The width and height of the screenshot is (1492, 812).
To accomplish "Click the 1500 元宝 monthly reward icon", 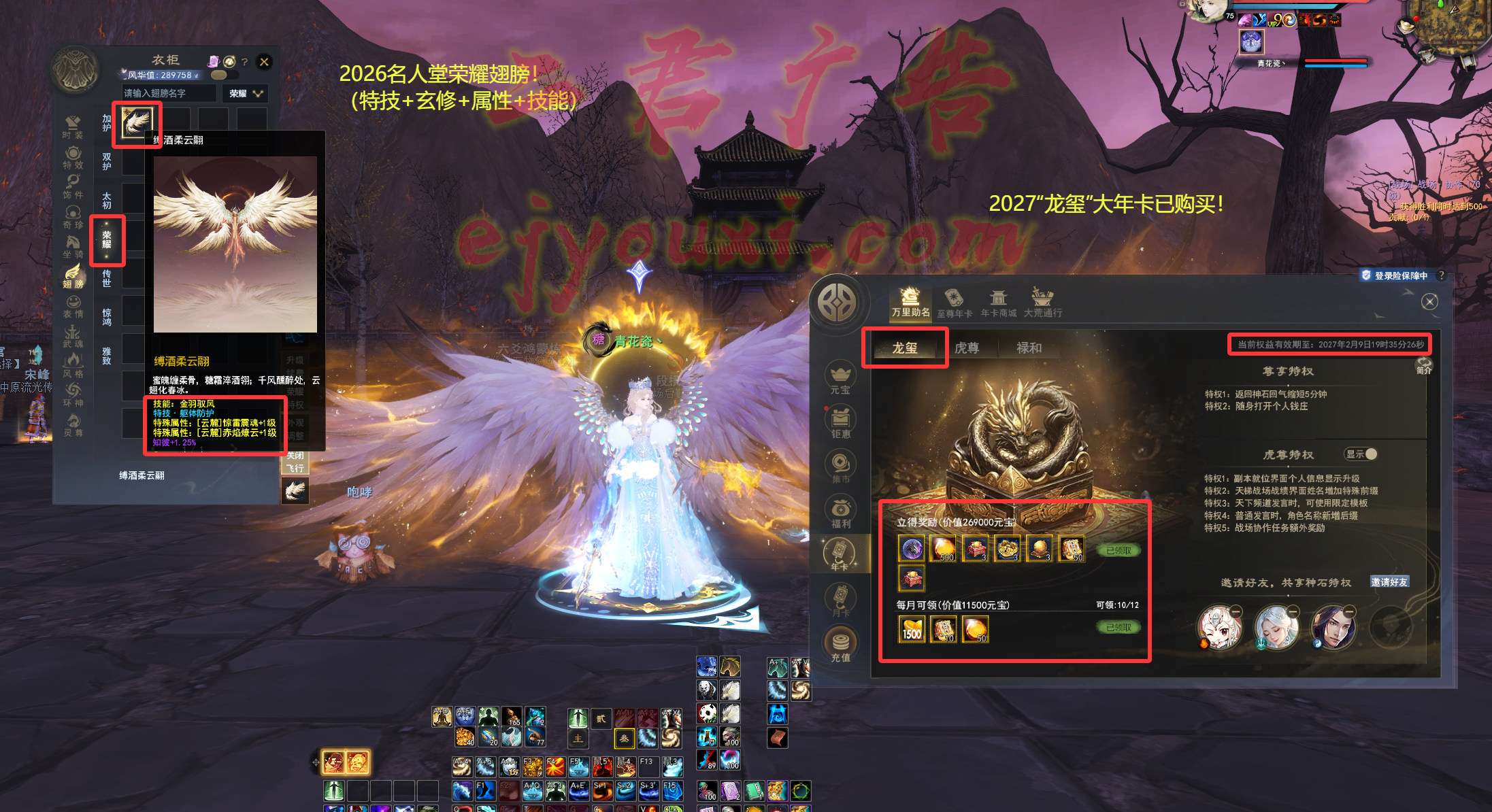I will [x=912, y=630].
